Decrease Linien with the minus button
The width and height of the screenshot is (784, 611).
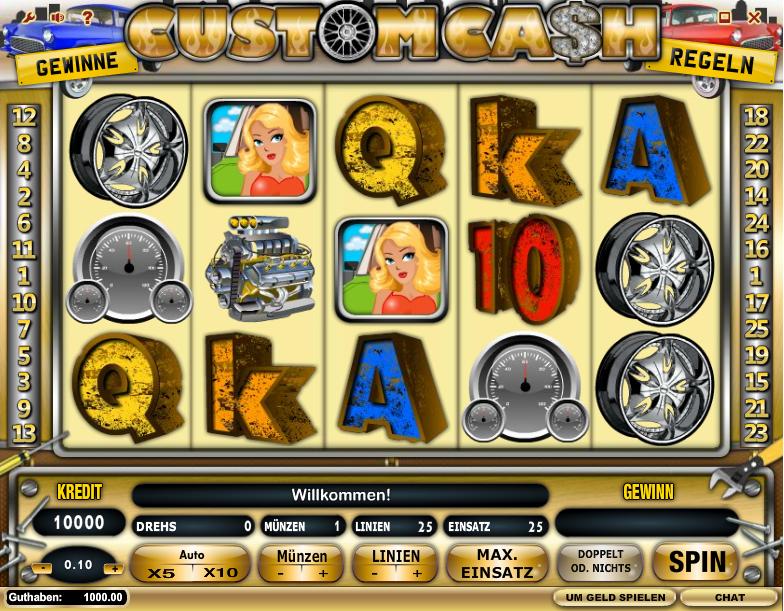(374, 574)
